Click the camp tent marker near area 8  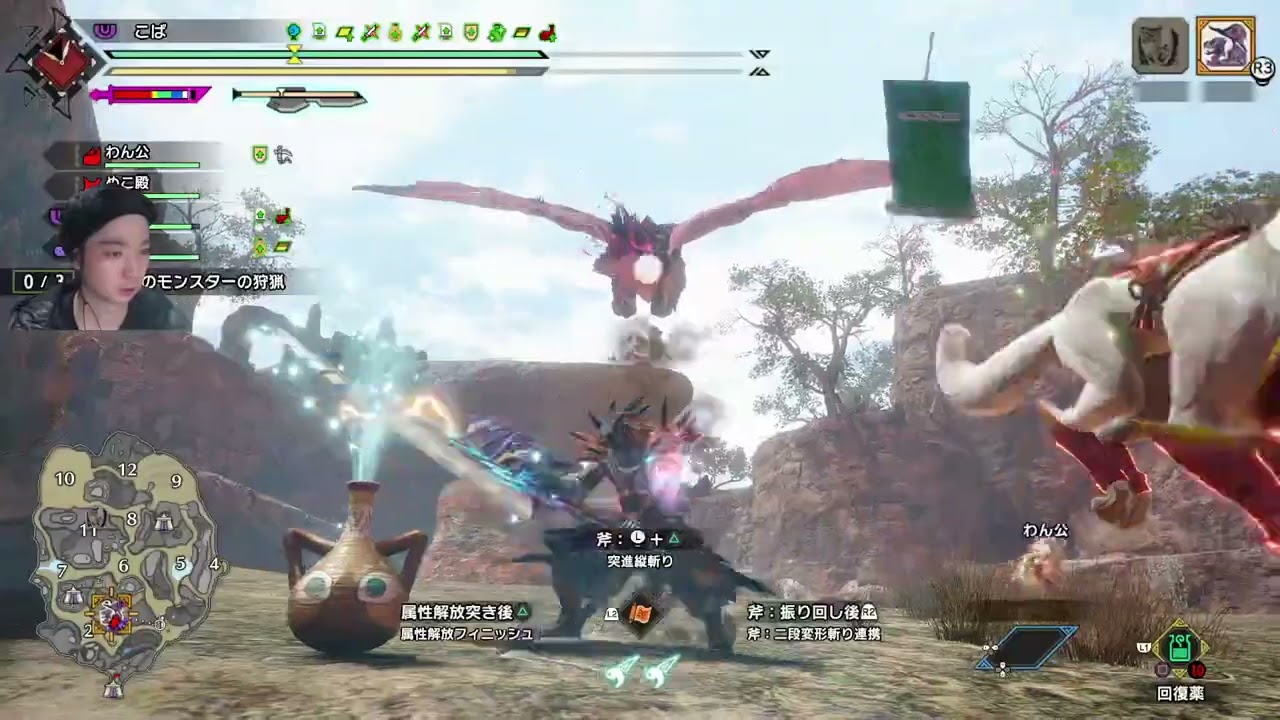click(x=164, y=520)
